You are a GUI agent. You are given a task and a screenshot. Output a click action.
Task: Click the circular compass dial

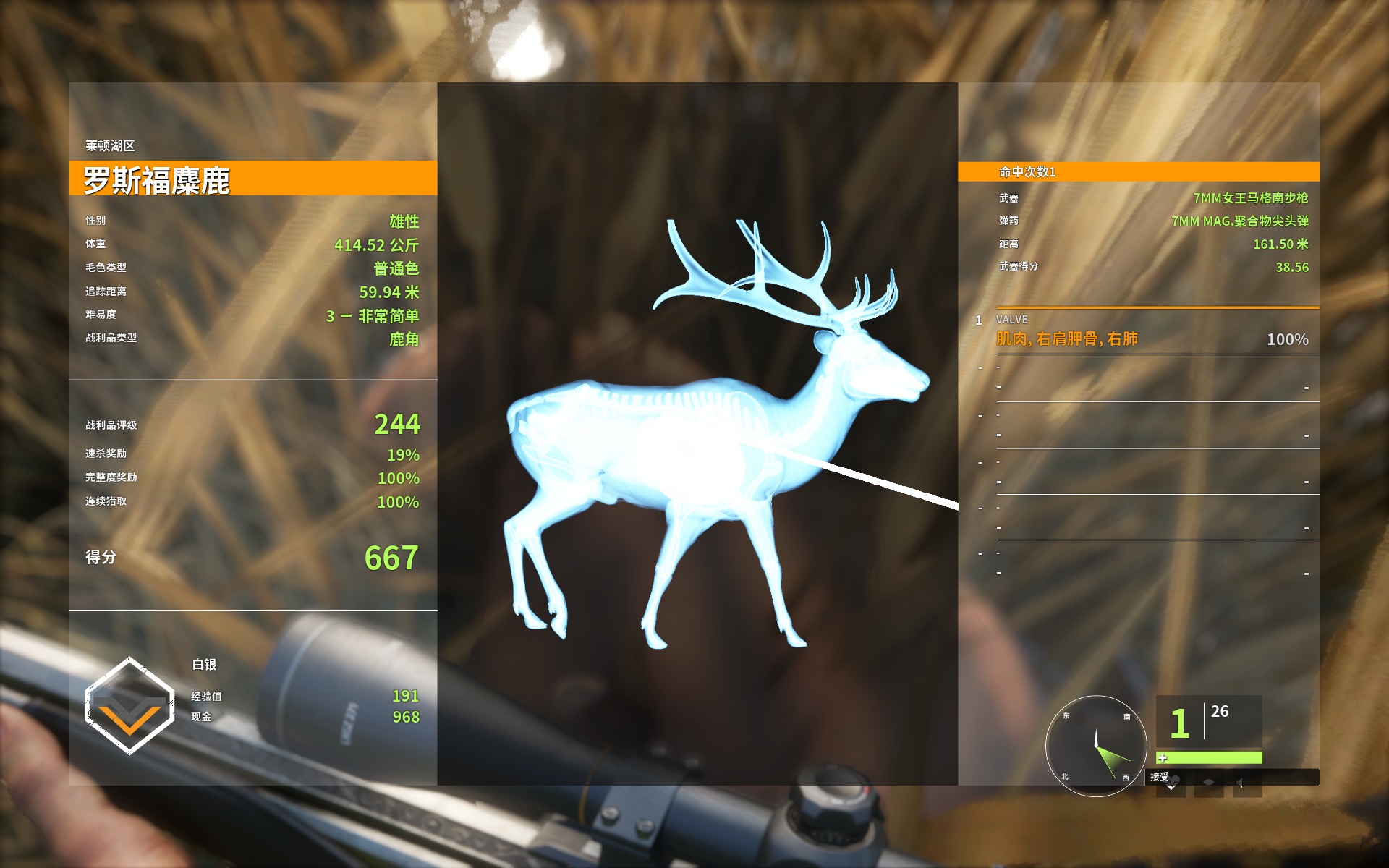pyautogui.click(x=1096, y=746)
